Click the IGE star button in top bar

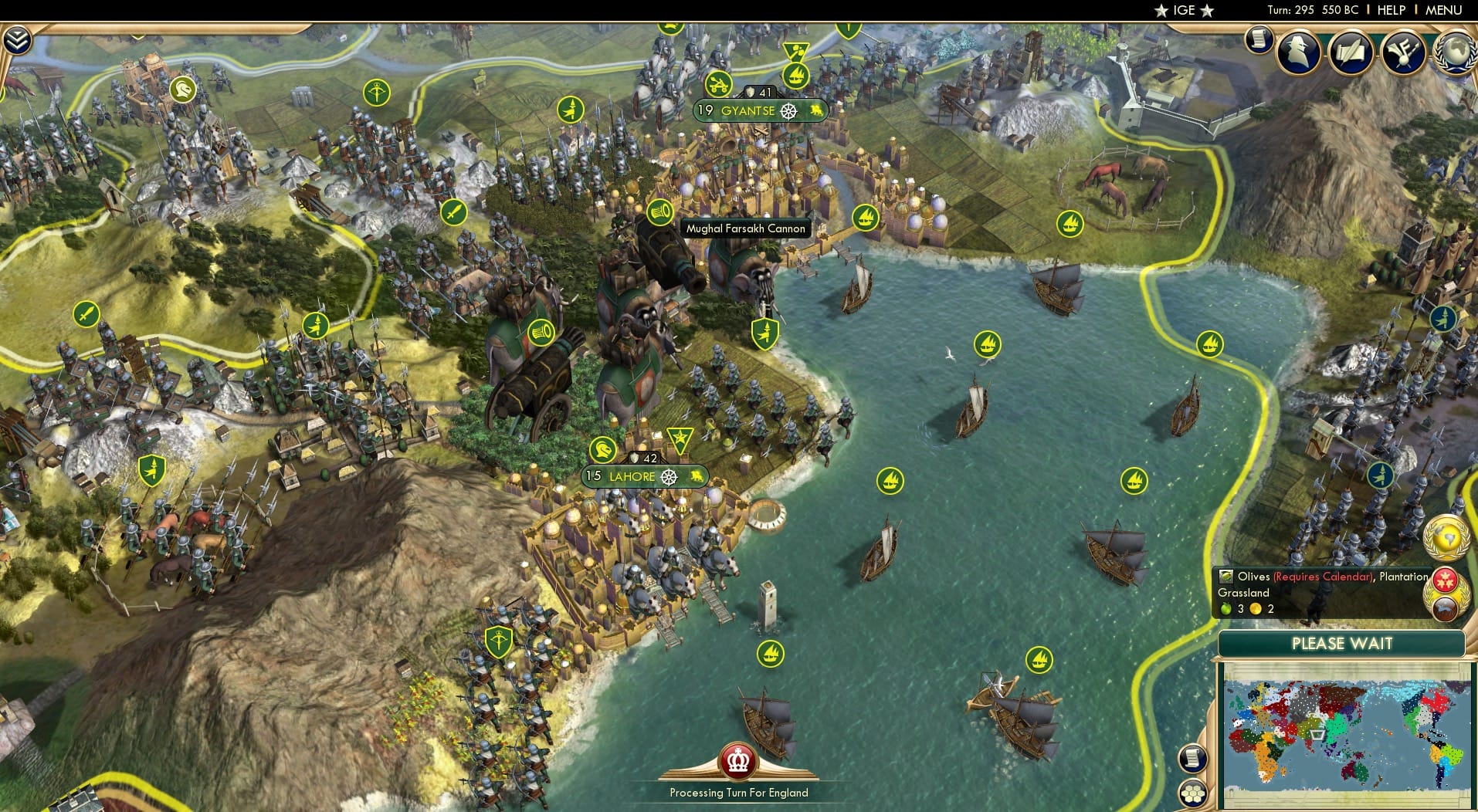(1182, 11)
